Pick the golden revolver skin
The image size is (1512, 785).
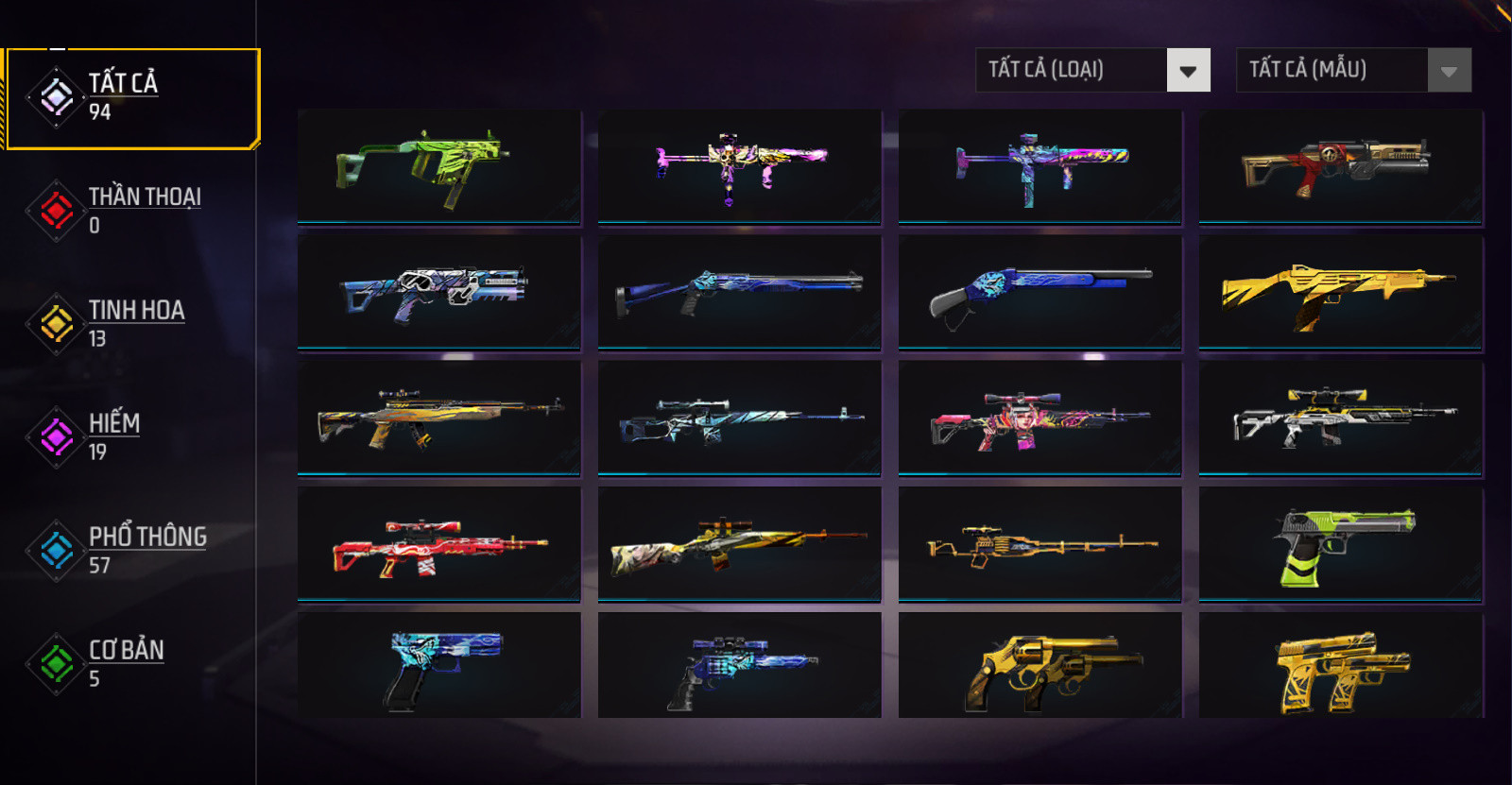coord(1039,666)
